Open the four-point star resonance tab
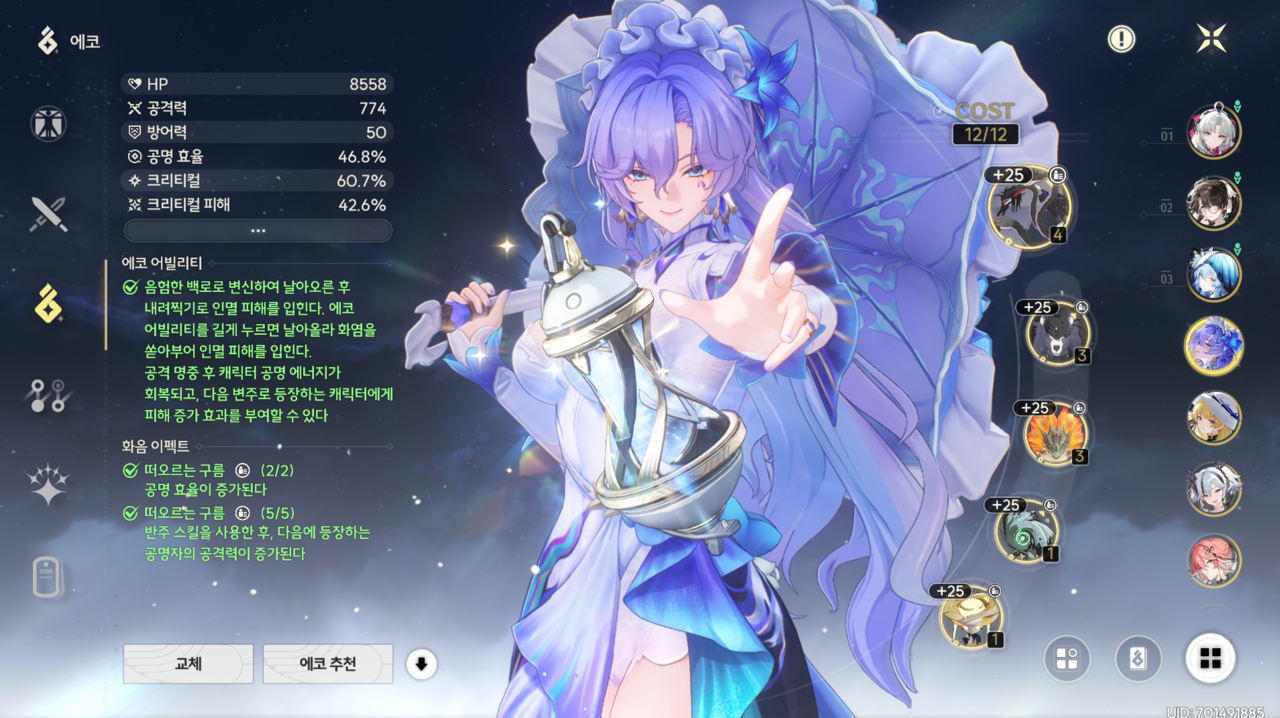The width and height of the screenshot is (1280, 718). [48, 486]
